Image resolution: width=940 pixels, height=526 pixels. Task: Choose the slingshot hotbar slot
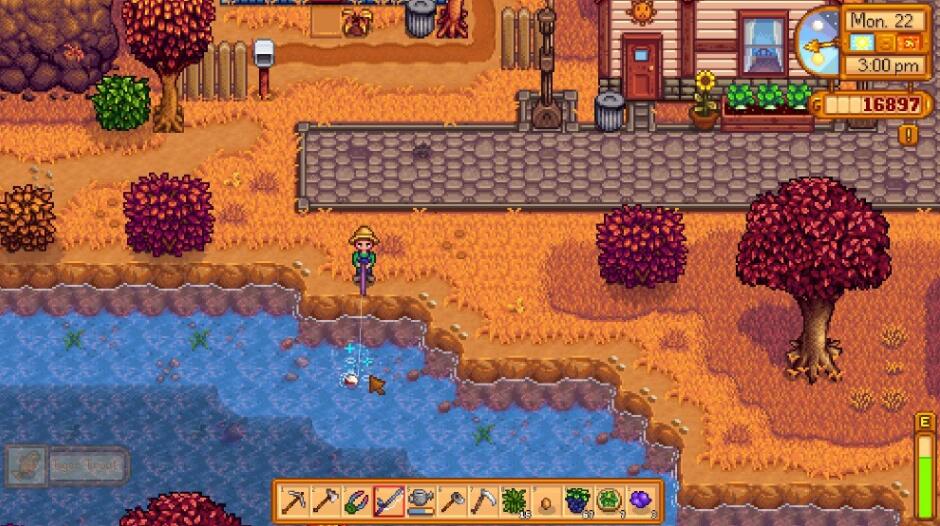point(357,500)
